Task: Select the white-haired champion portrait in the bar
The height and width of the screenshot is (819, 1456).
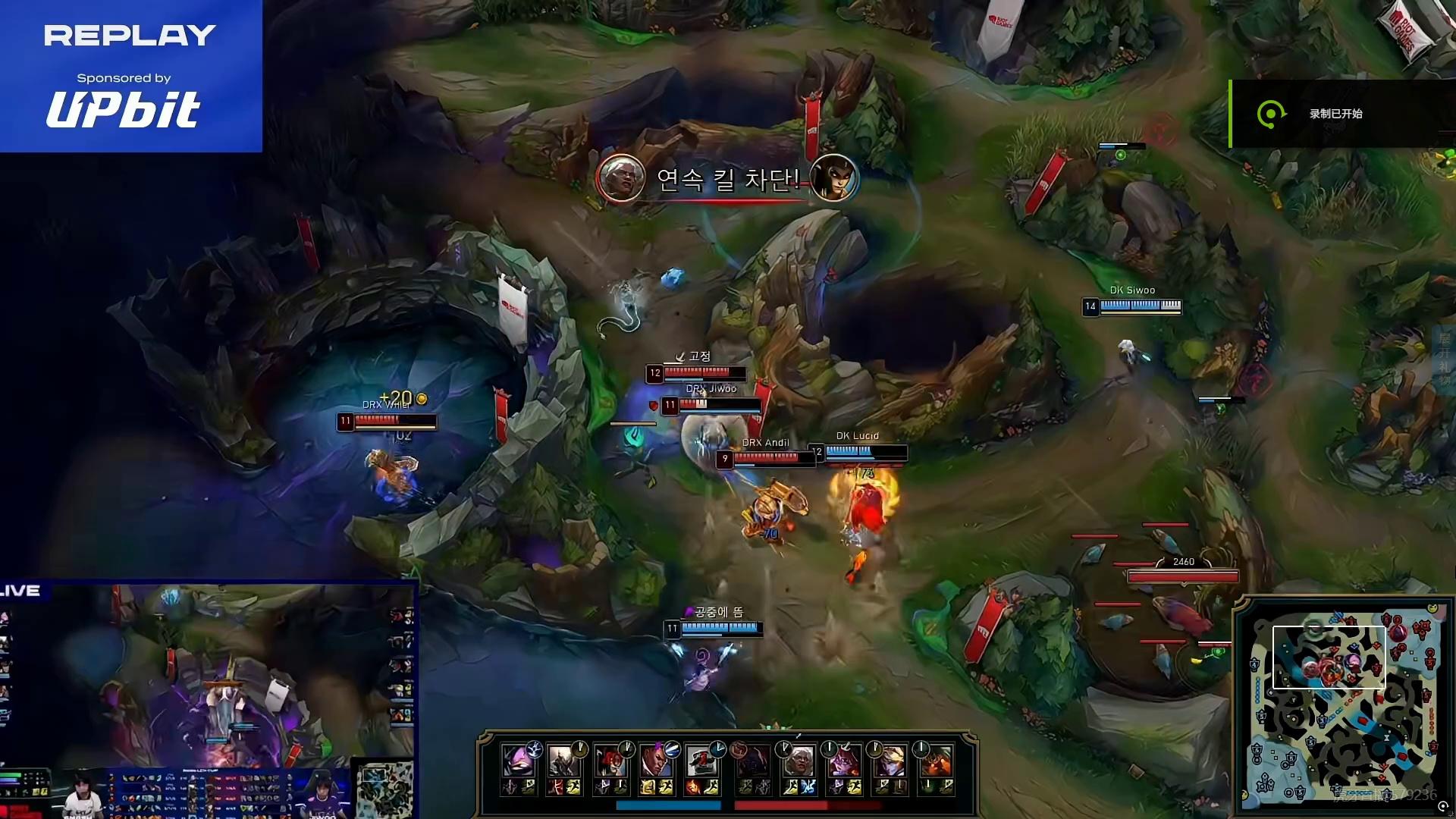Action: click(x=798, y=761)
